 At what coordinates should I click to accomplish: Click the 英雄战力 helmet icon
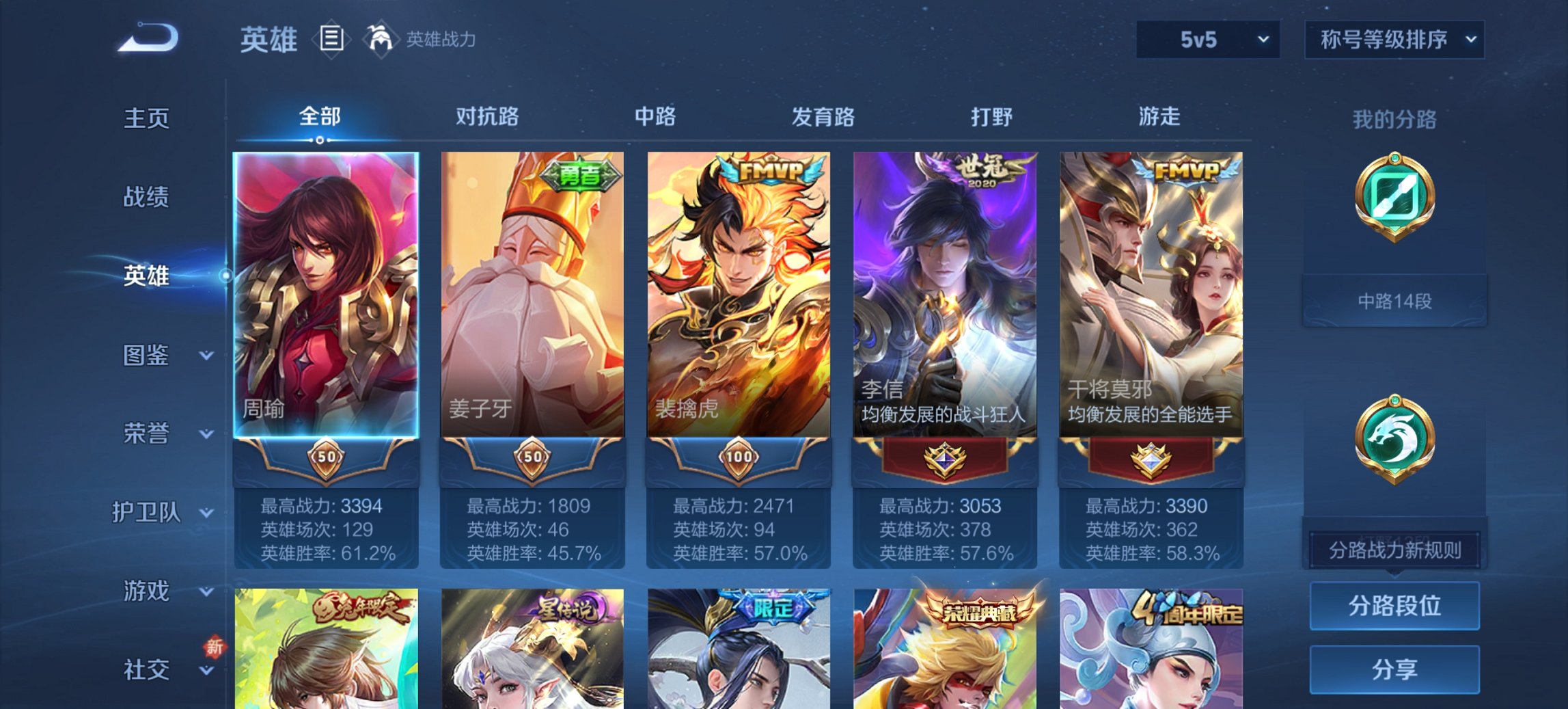point(381,38)
